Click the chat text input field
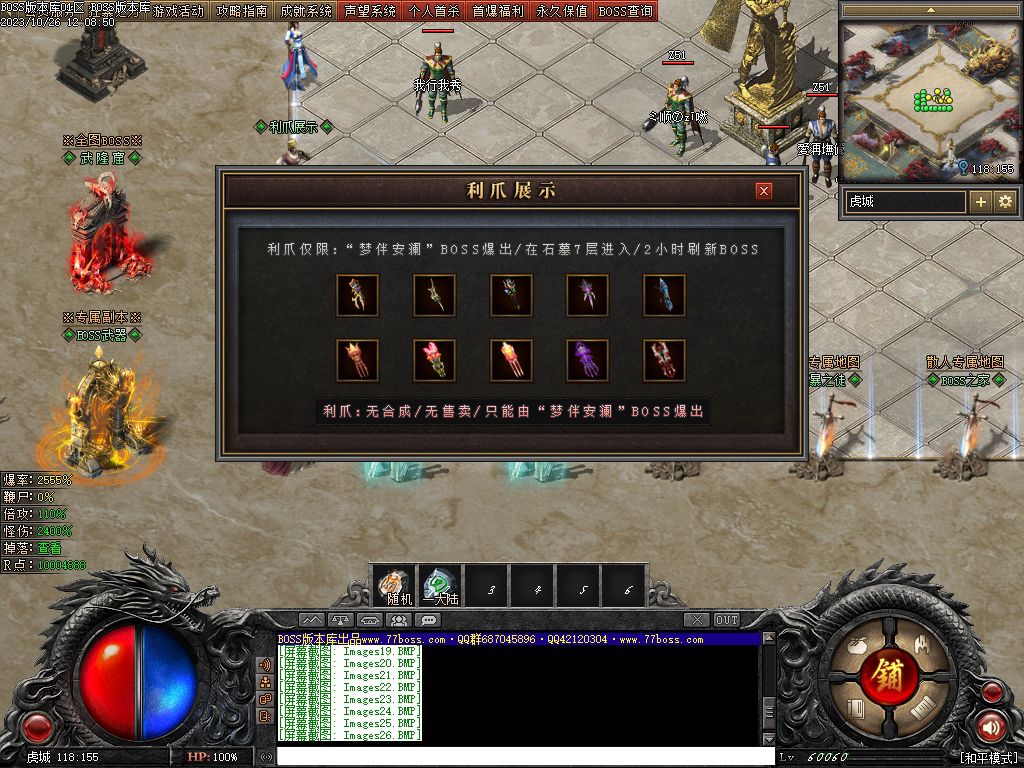 tap(520, 757)
